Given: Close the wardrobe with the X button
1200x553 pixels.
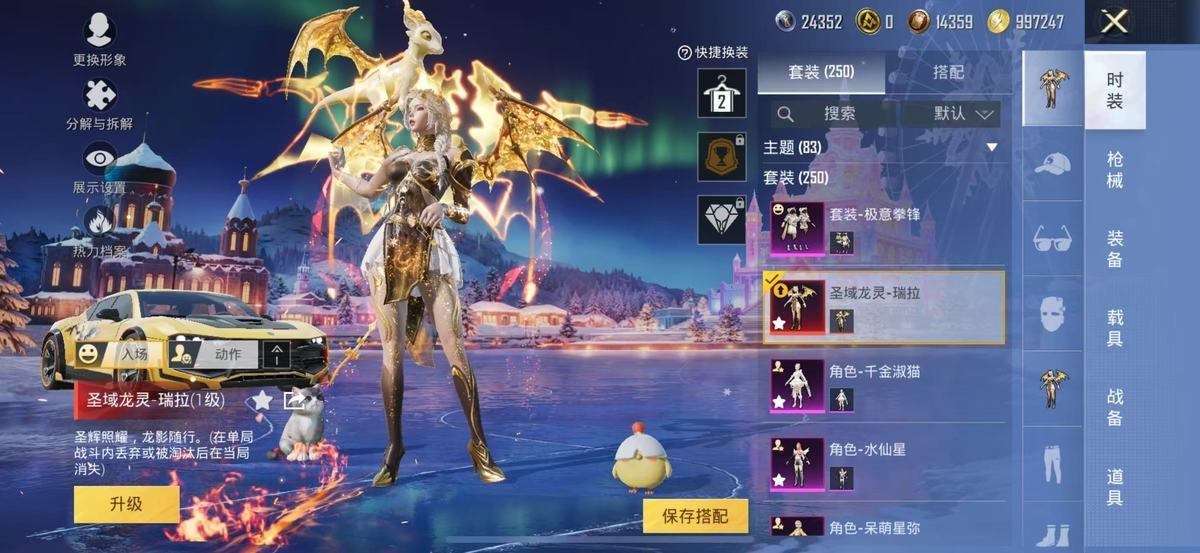Looking at the screenshot, I should (x=1114, y=21).
